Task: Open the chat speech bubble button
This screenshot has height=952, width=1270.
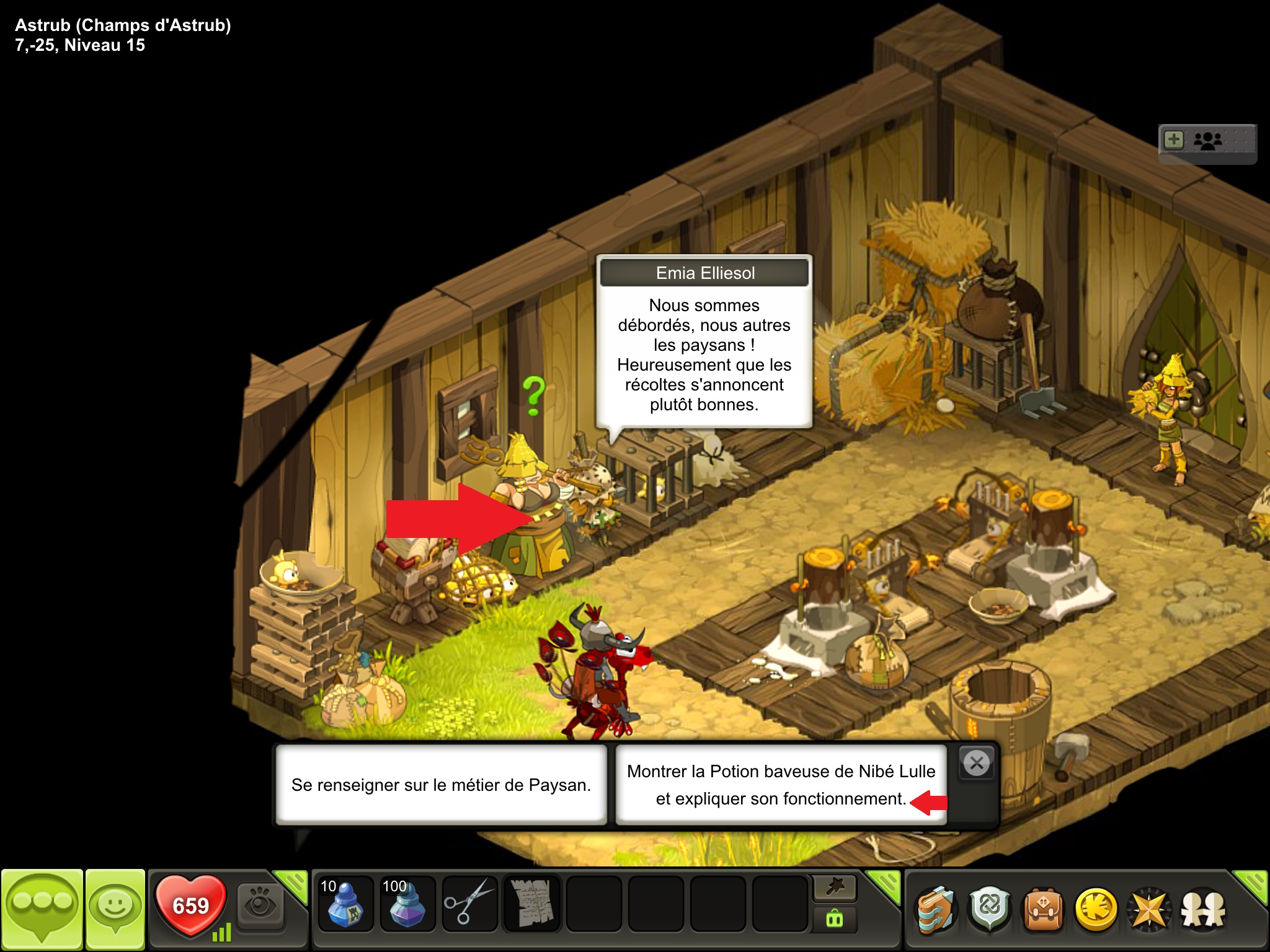Action: tap(42, 909)
